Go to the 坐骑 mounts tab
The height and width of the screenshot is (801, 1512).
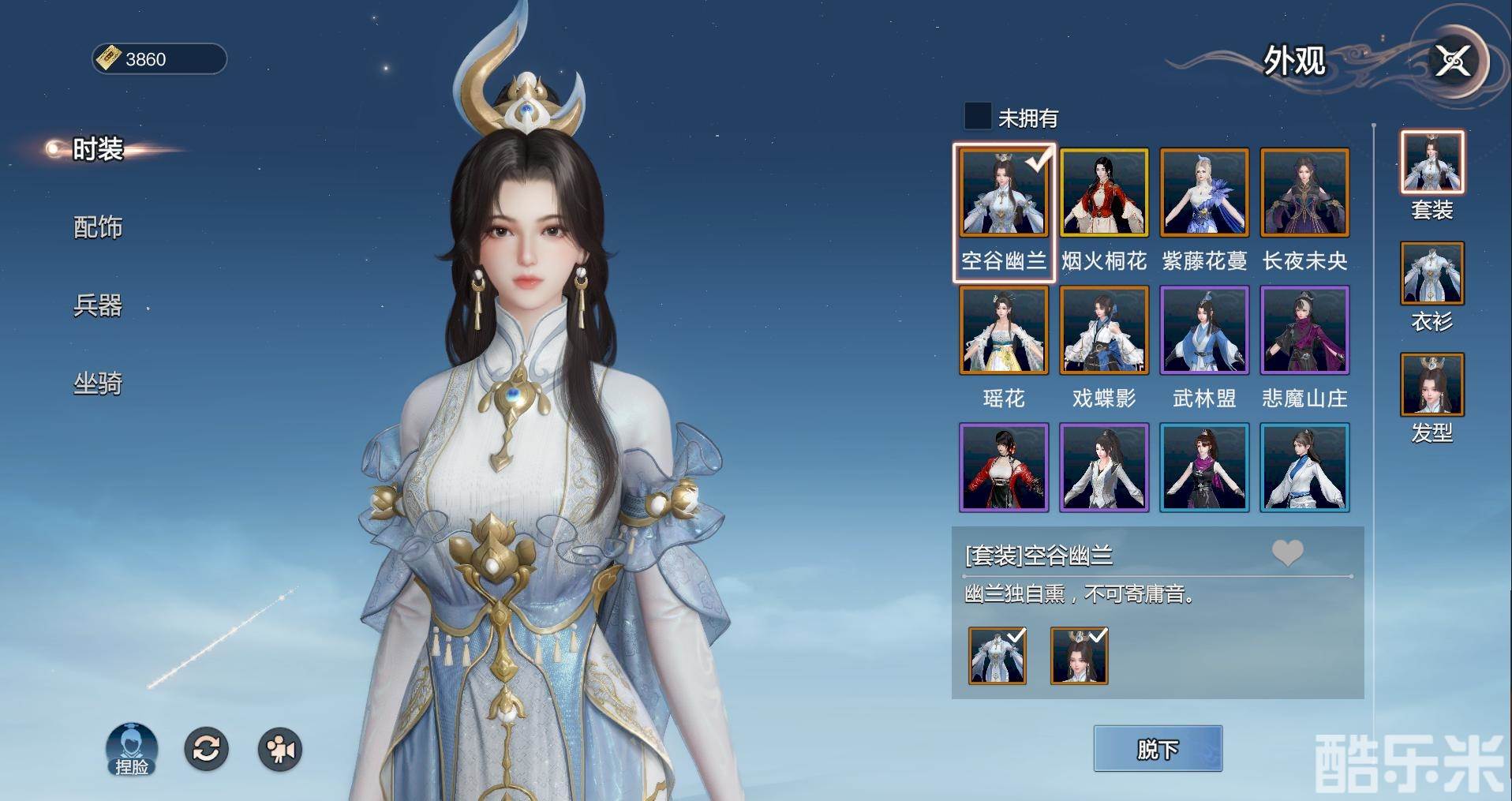pos(98,384)
